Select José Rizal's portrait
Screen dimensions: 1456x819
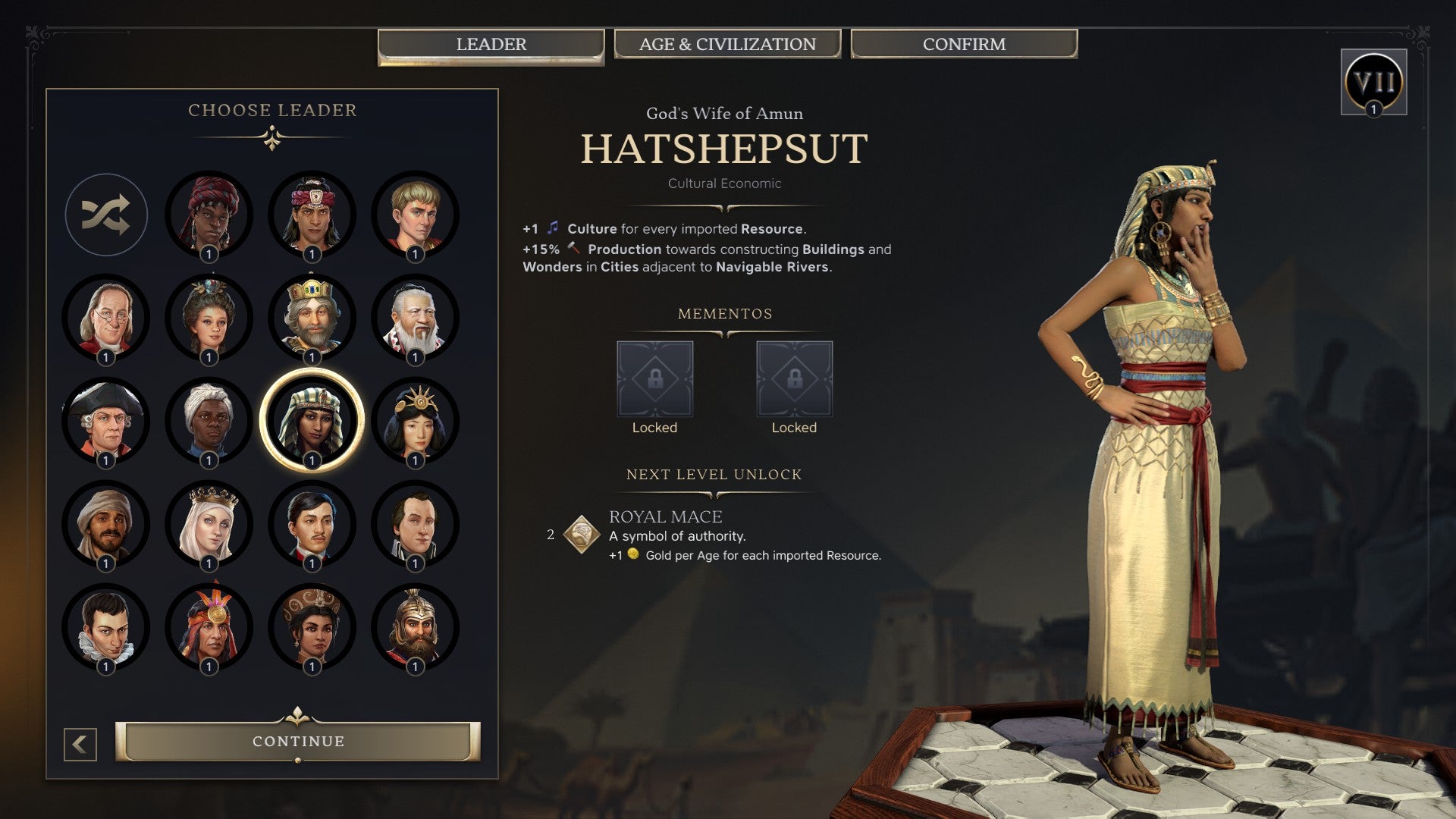pos(312,525)
